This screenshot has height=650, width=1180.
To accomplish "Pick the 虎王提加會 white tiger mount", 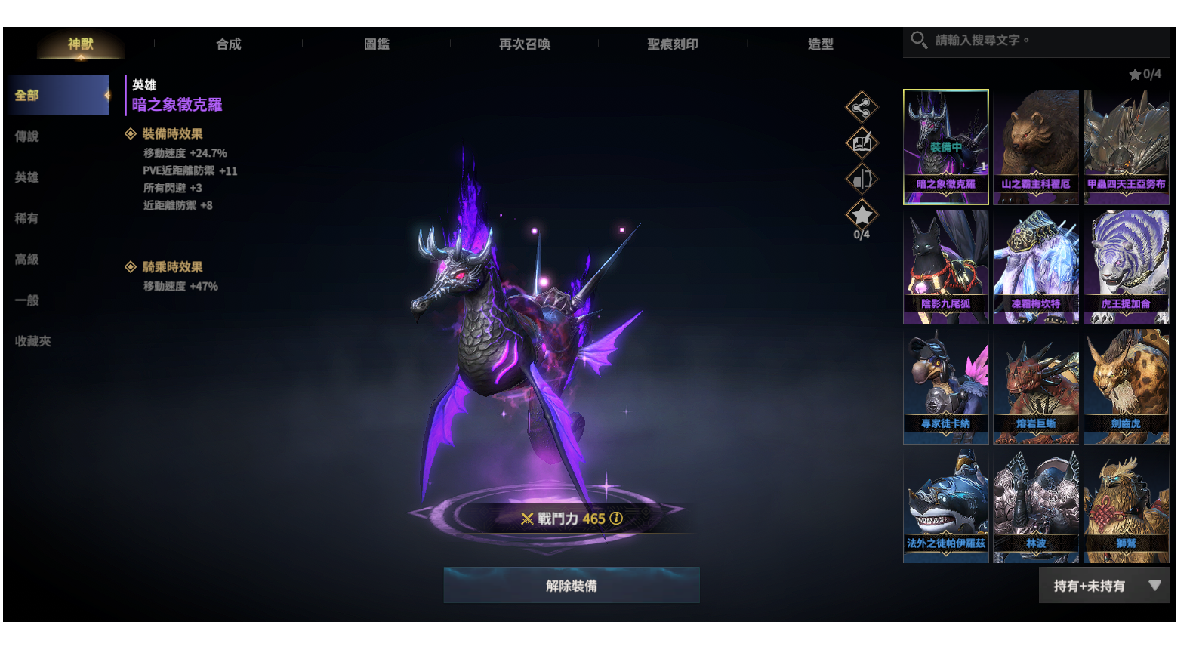I will 1126,266.
